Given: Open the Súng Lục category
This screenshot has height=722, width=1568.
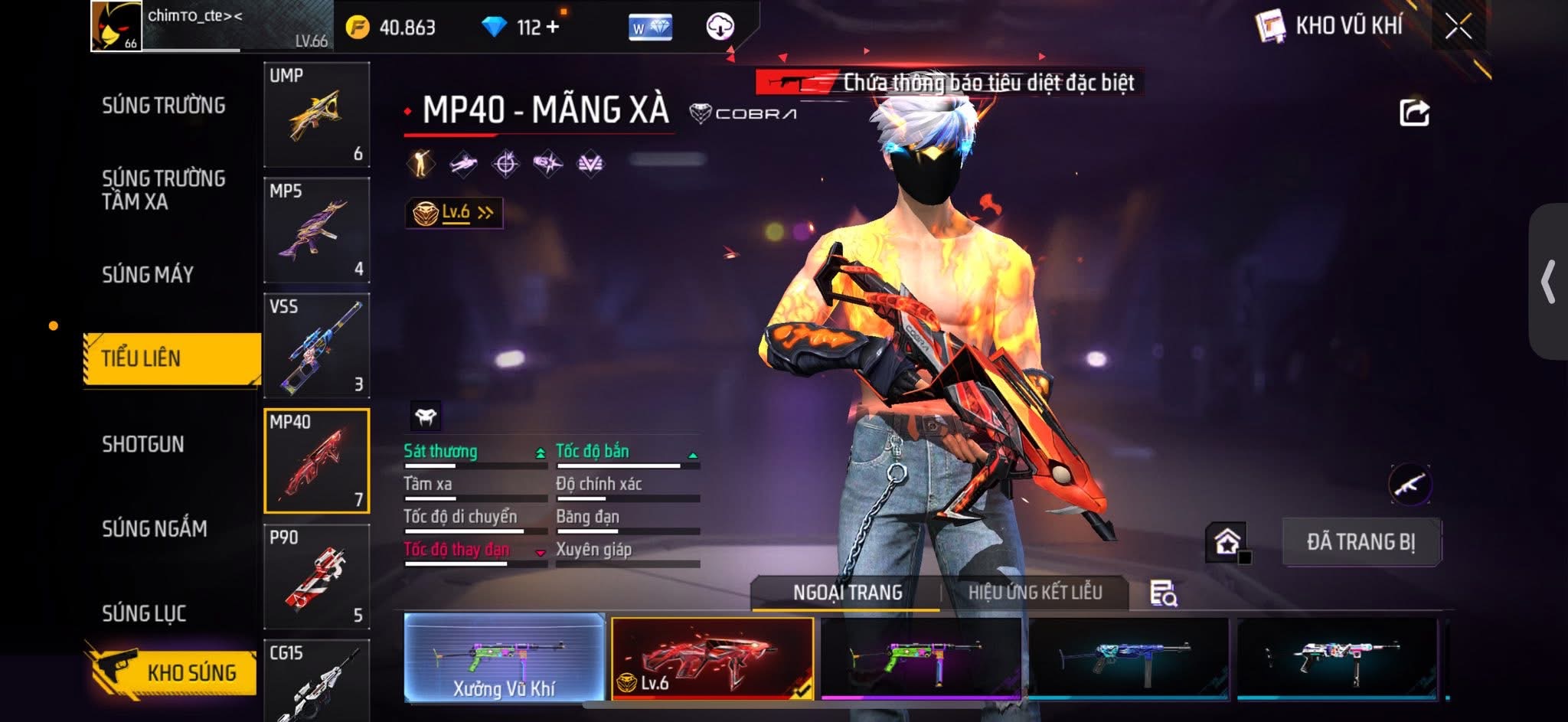Looking at the screenshot, I should [145, 613].
